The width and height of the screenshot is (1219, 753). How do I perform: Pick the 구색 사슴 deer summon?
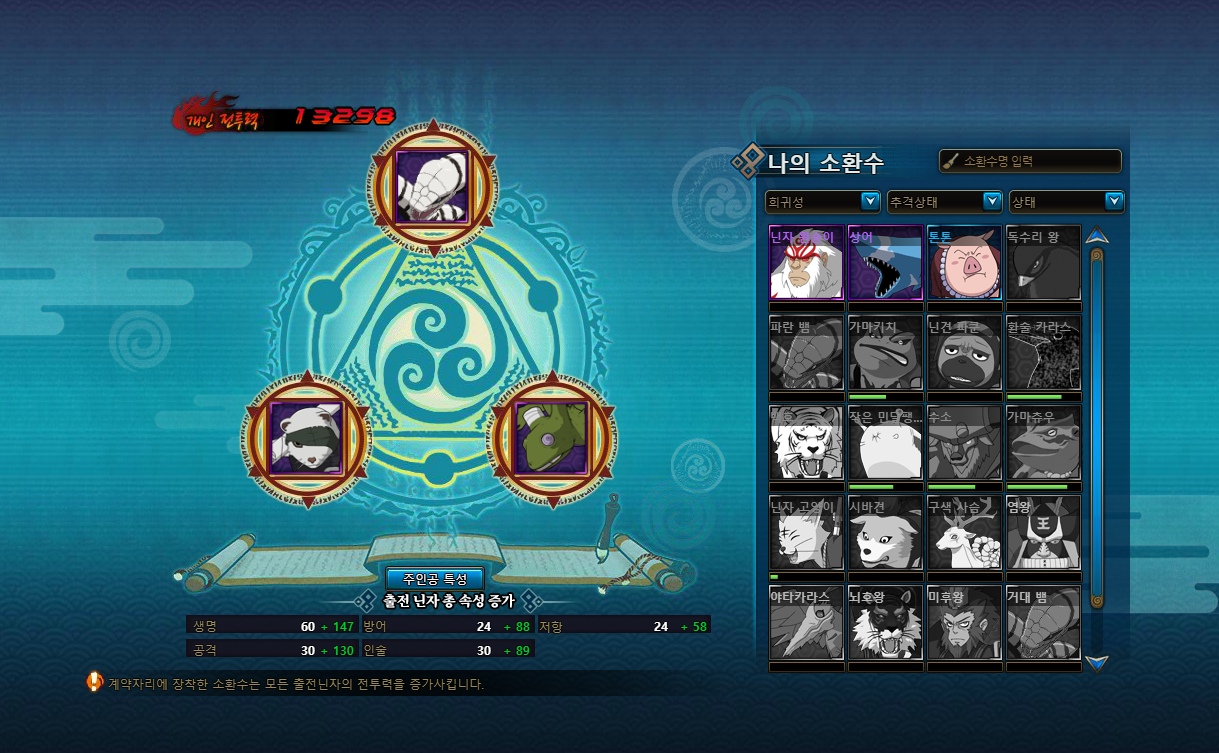coord(964,533)
